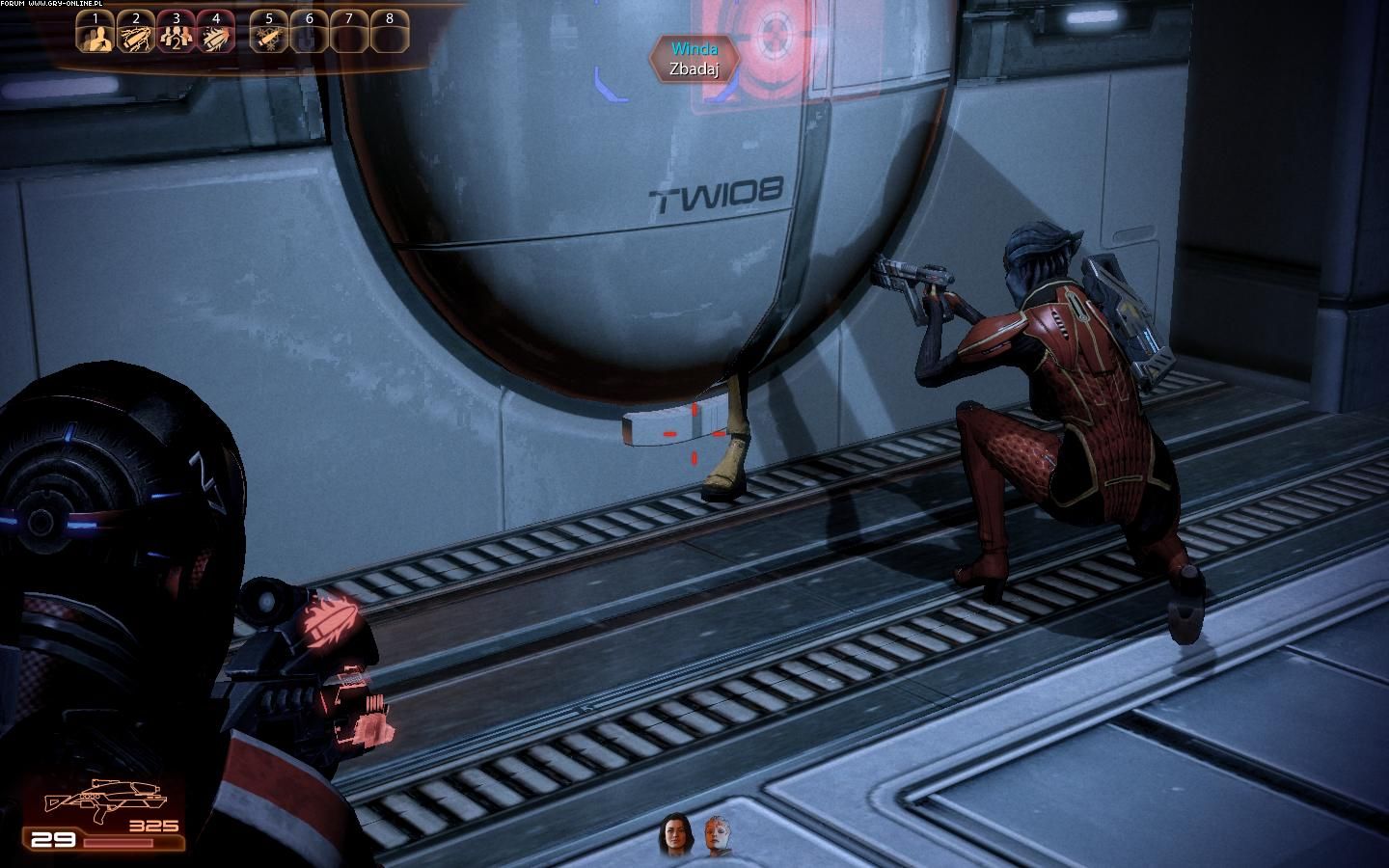Activate the flaming bullet incendiary ammo
Screen dimensions: 1389x868
pos(216,35)
